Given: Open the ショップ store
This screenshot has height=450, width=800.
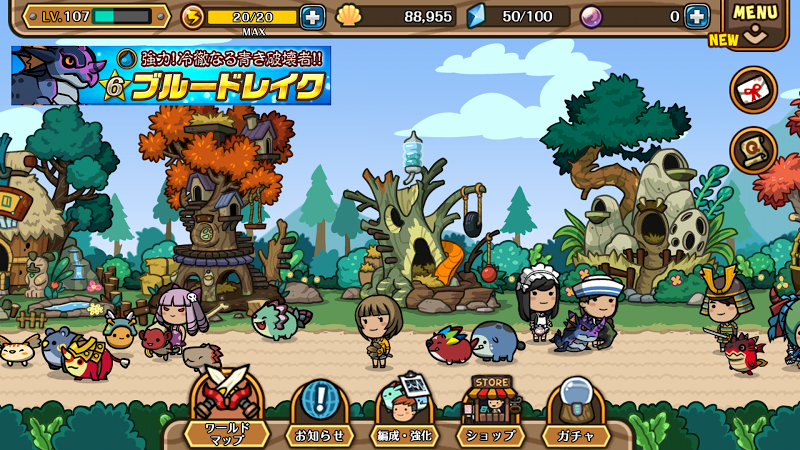Looking at the screenshot, I should [x=490, y=413].
